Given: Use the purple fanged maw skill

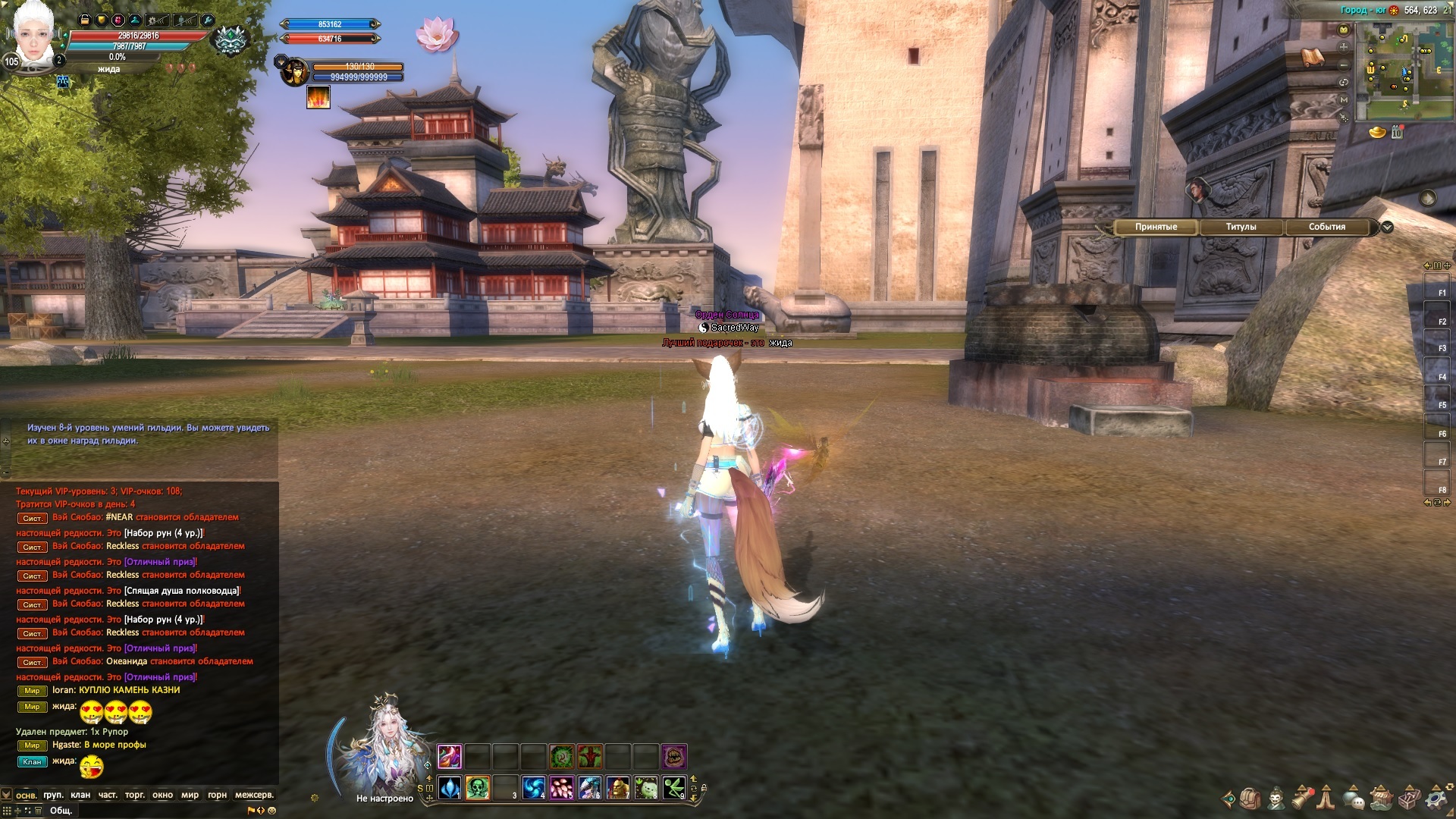Looking at the screenshot, I should coord(673,756).
